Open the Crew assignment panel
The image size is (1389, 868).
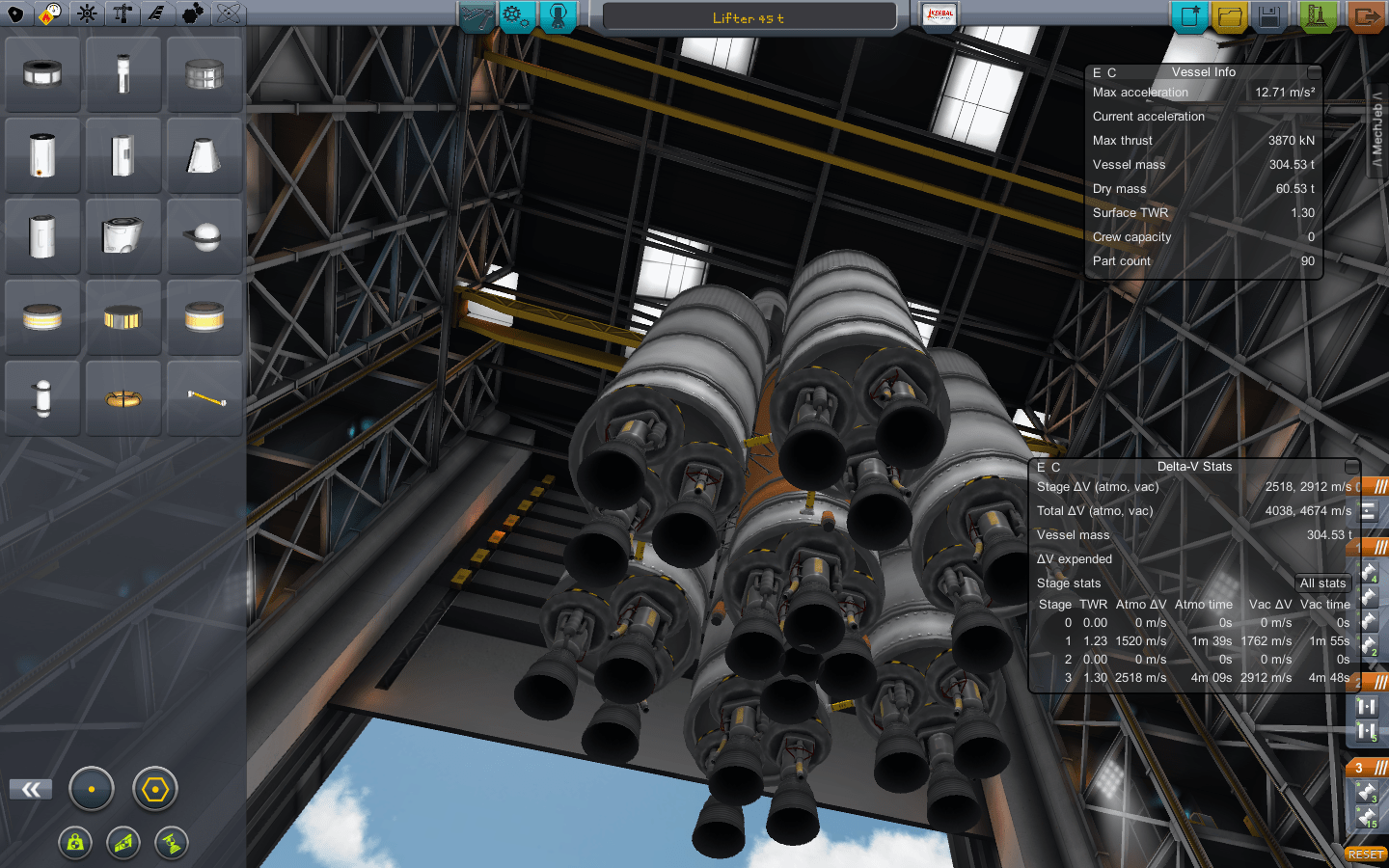pyautogui.click(x=558, y=16)
